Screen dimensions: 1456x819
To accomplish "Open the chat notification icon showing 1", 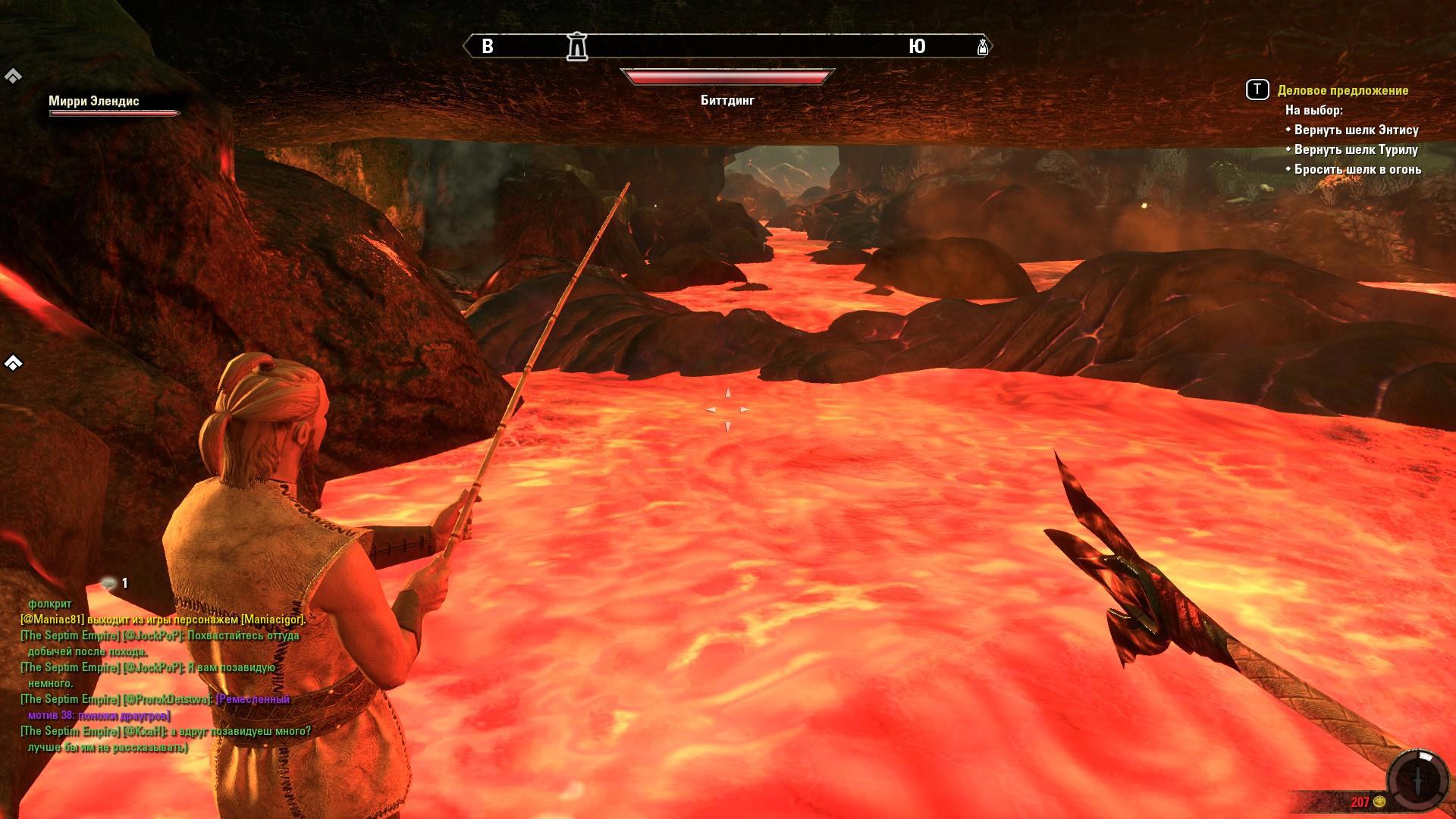I will (110, 583).
